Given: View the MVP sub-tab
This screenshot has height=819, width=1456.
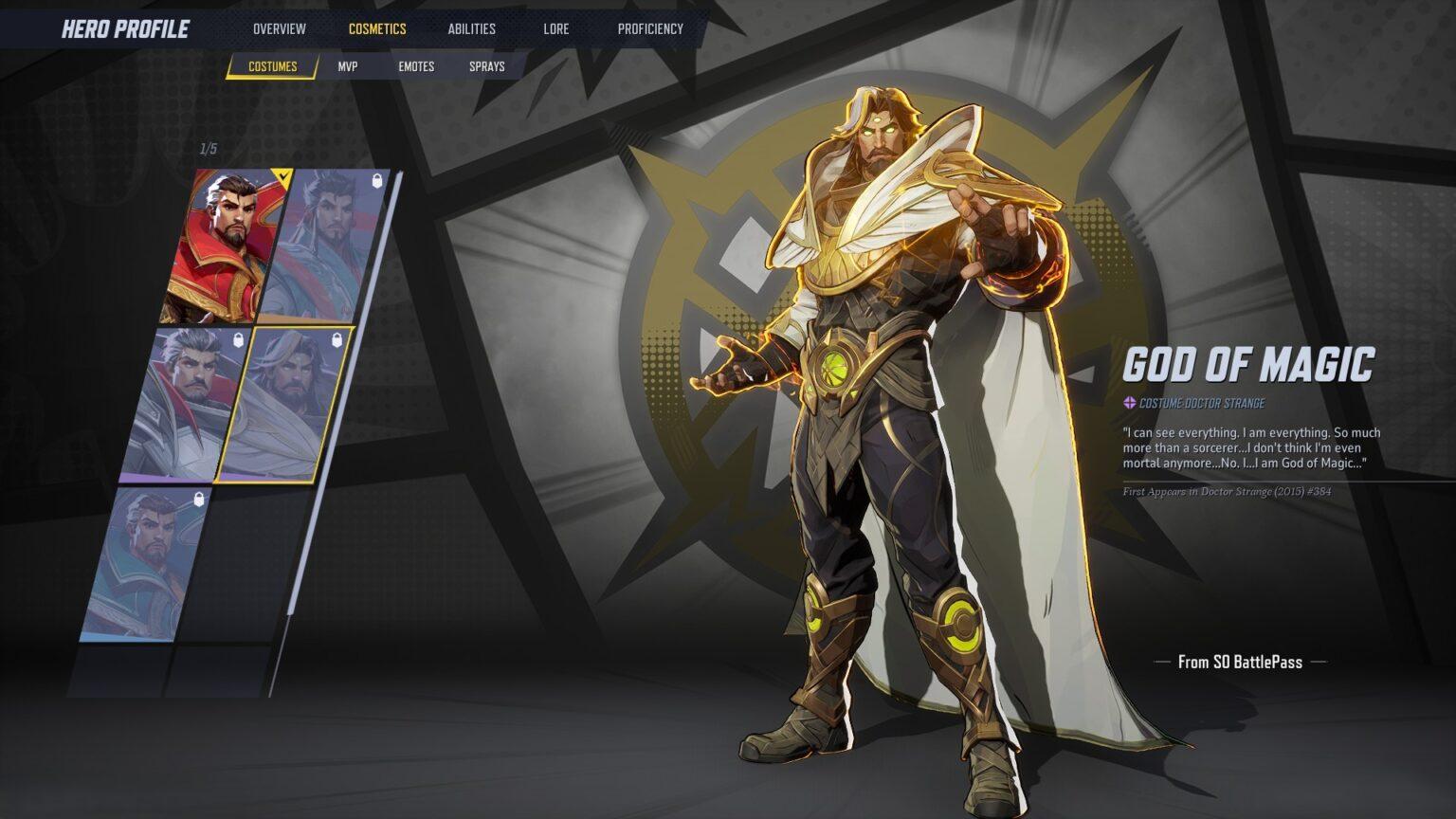Looking at the screenshot, I should 348,66.
